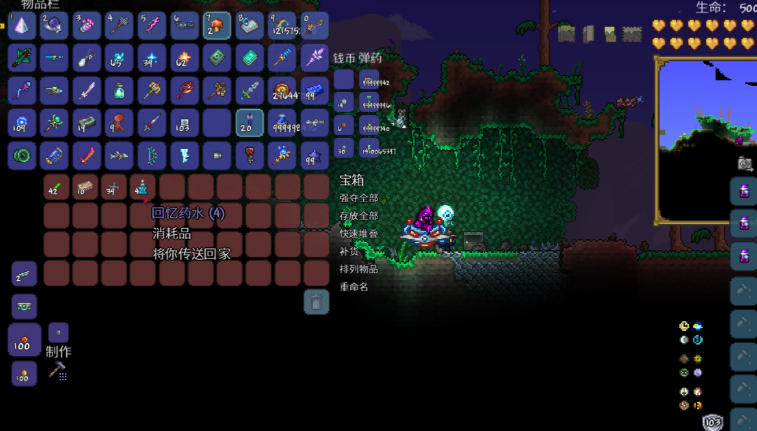757x431 pixels.
Task: Click the 强夺全部 (Loot All) chest button
Action: [358, 198]
